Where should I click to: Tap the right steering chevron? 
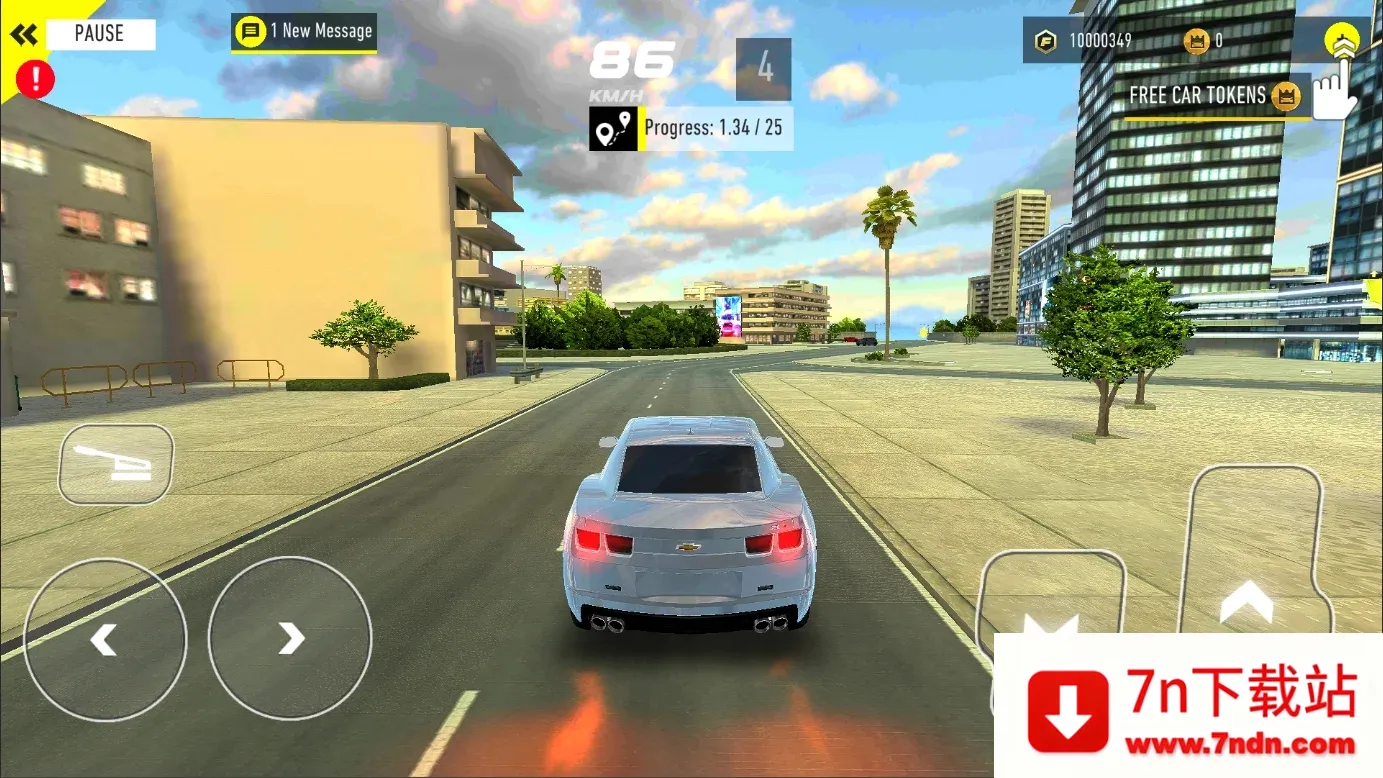point(289,637)
